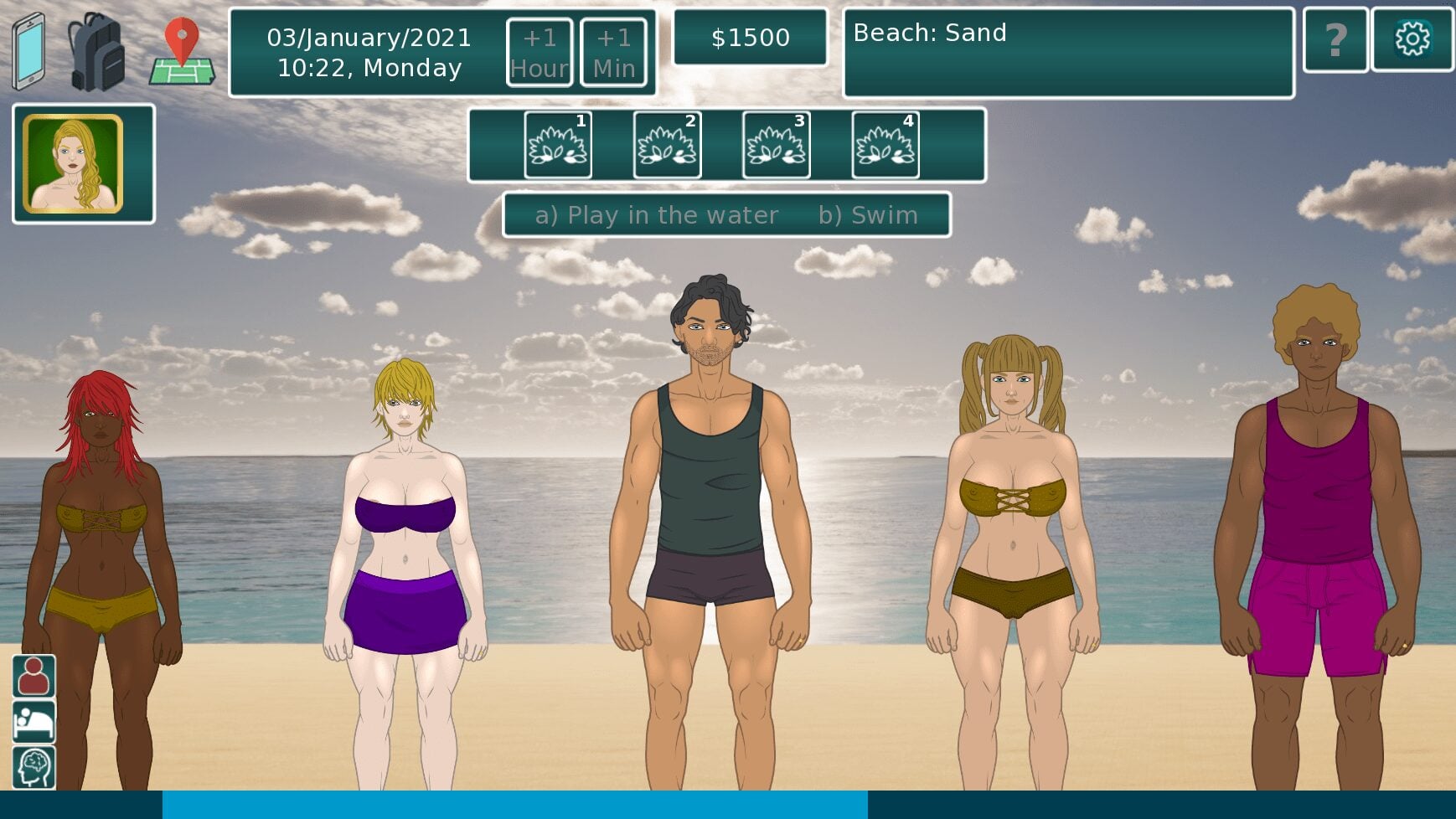Open the red person silhouette icon
Screen dimensions: 1456x819
click(x=34, y=677)
